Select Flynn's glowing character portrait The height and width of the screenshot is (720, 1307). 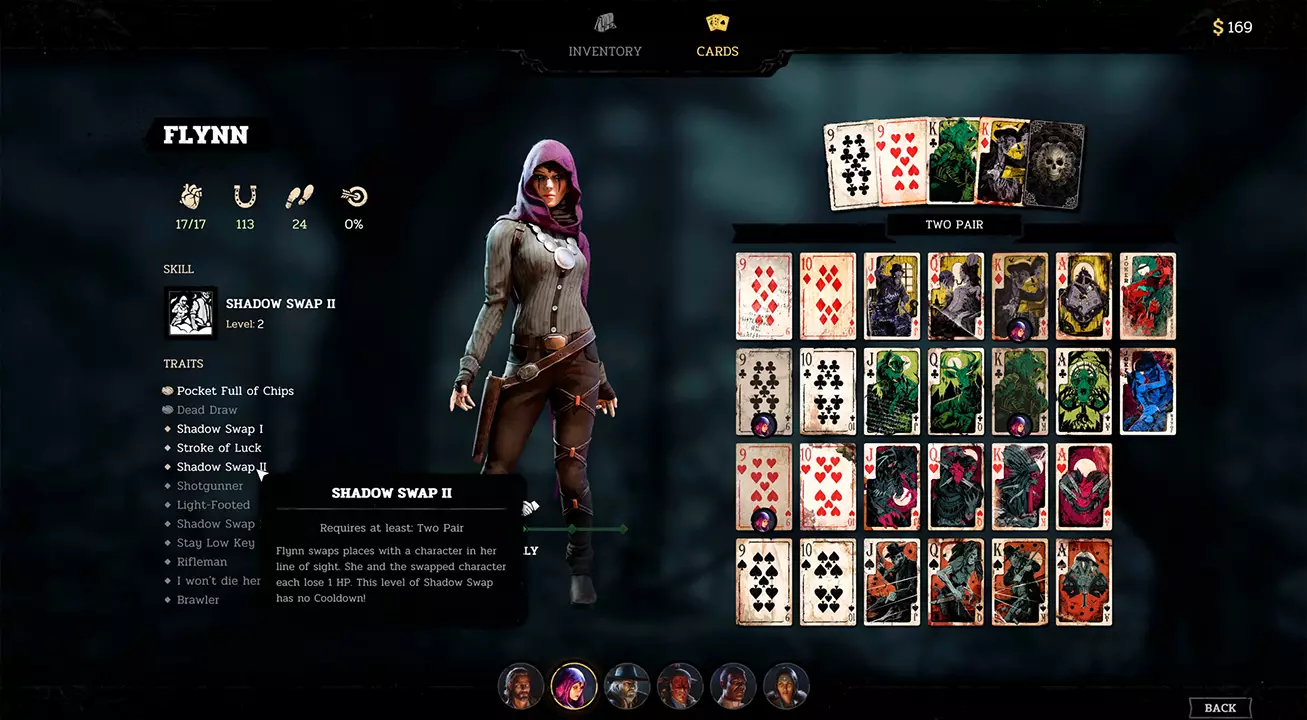(x=574, y=686)
